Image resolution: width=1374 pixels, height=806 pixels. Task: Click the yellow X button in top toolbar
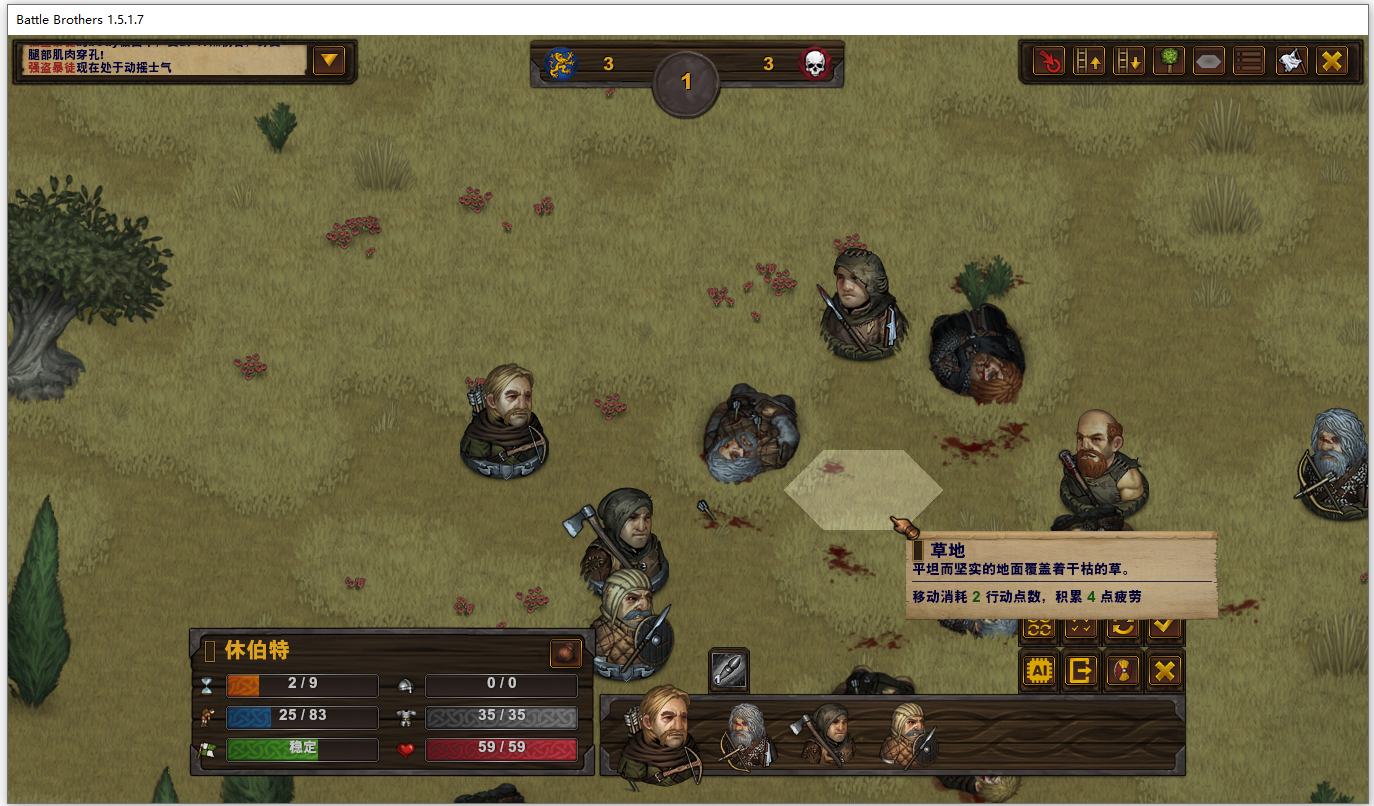click(x=1331, y=61)
